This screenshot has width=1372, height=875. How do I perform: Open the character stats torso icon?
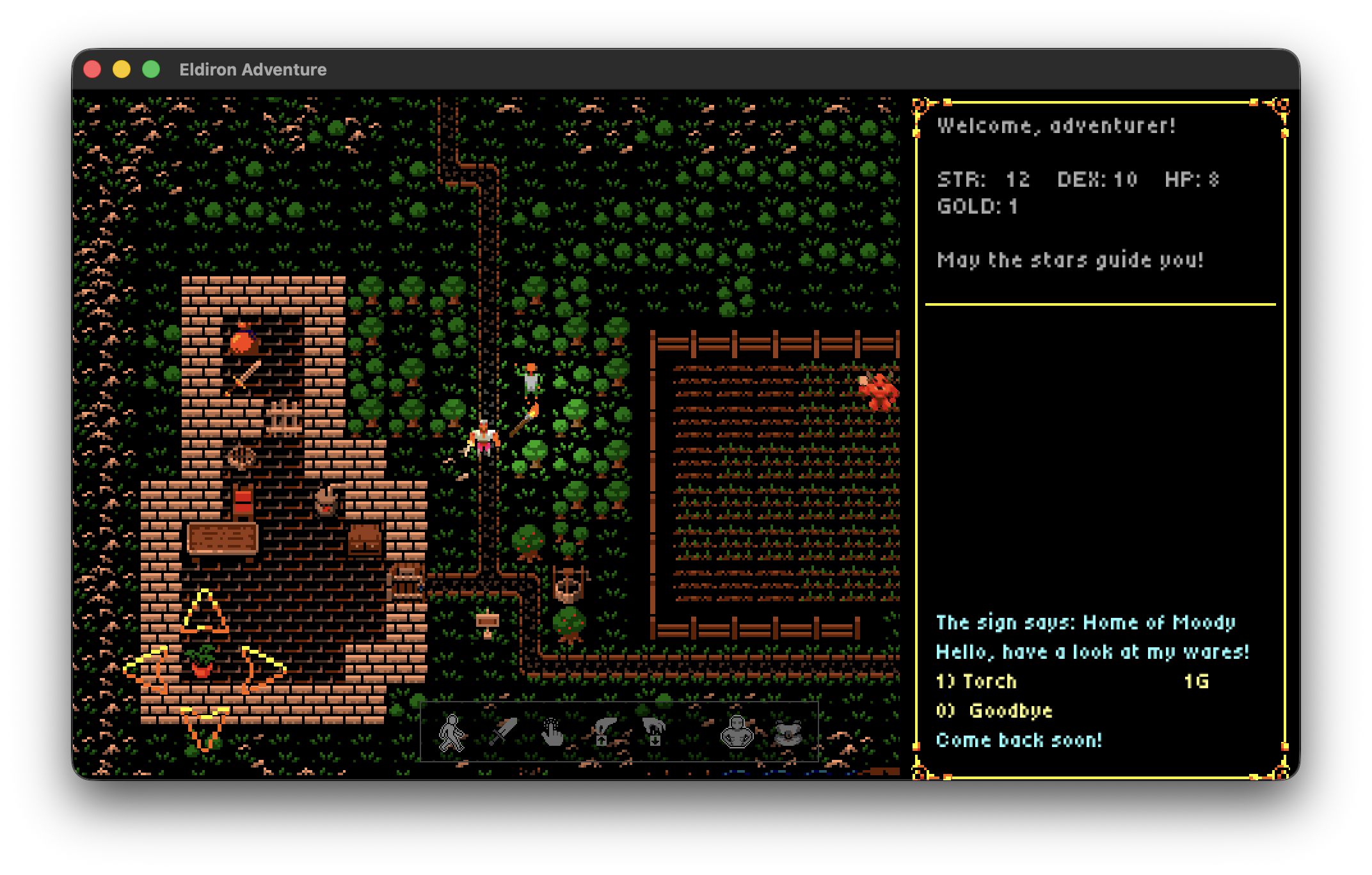pos(737,732)
